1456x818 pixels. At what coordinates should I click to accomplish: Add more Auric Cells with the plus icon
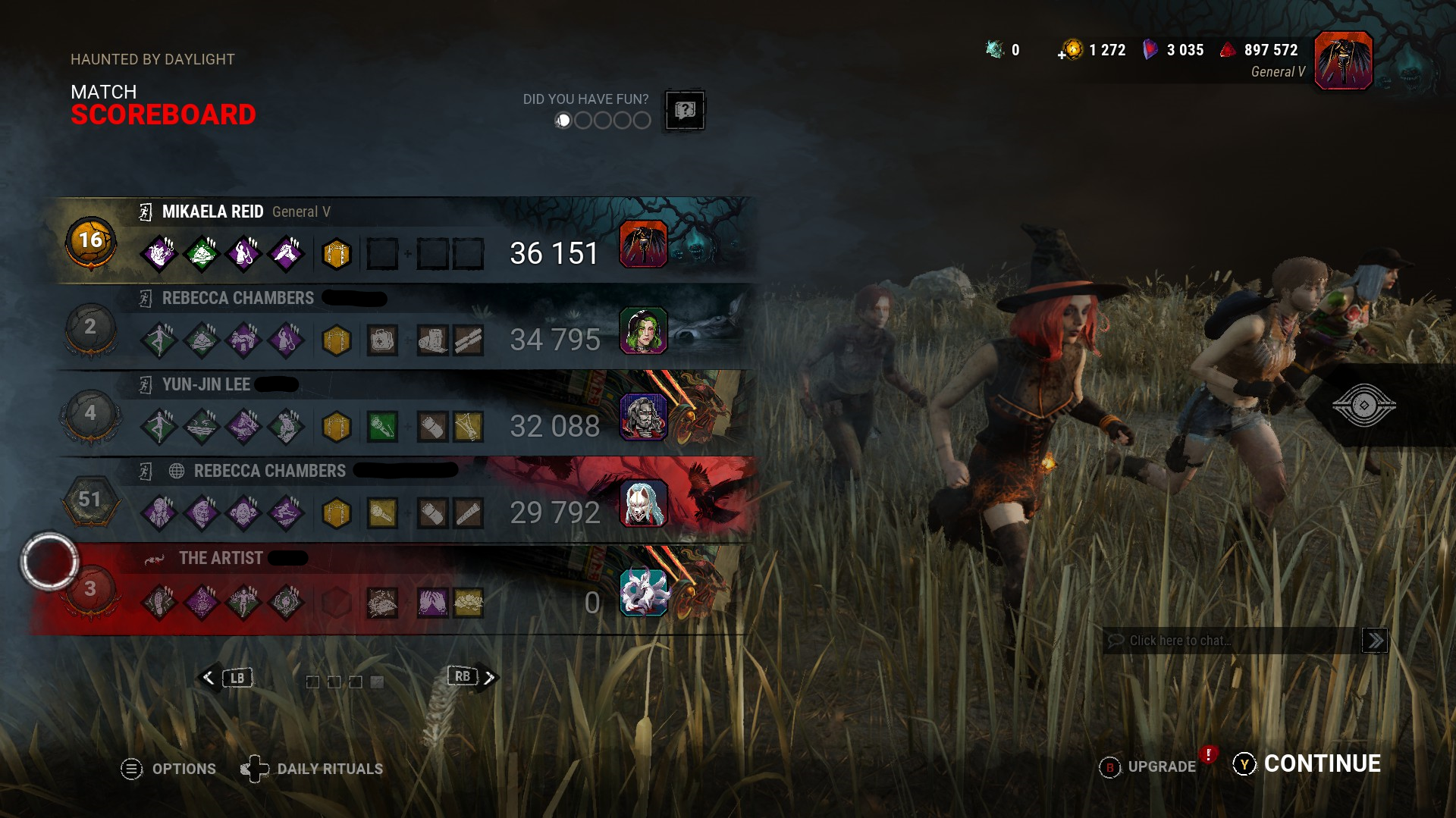(x=1062, y=54)
